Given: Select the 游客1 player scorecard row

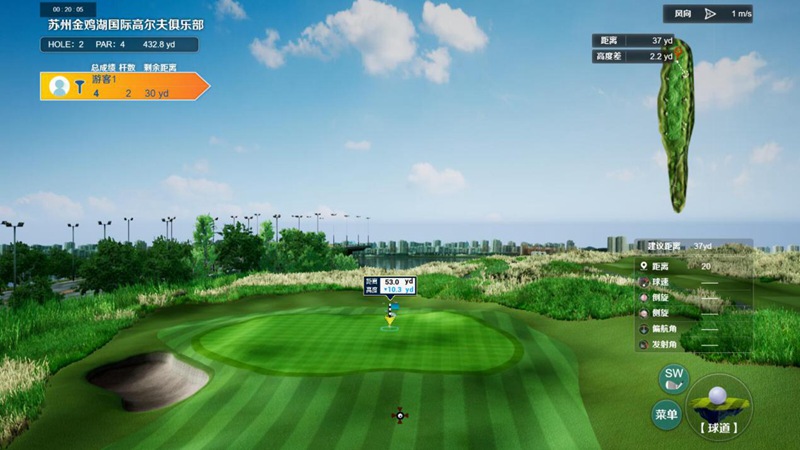Looking at the screenshot, I should tap(124, 86).
